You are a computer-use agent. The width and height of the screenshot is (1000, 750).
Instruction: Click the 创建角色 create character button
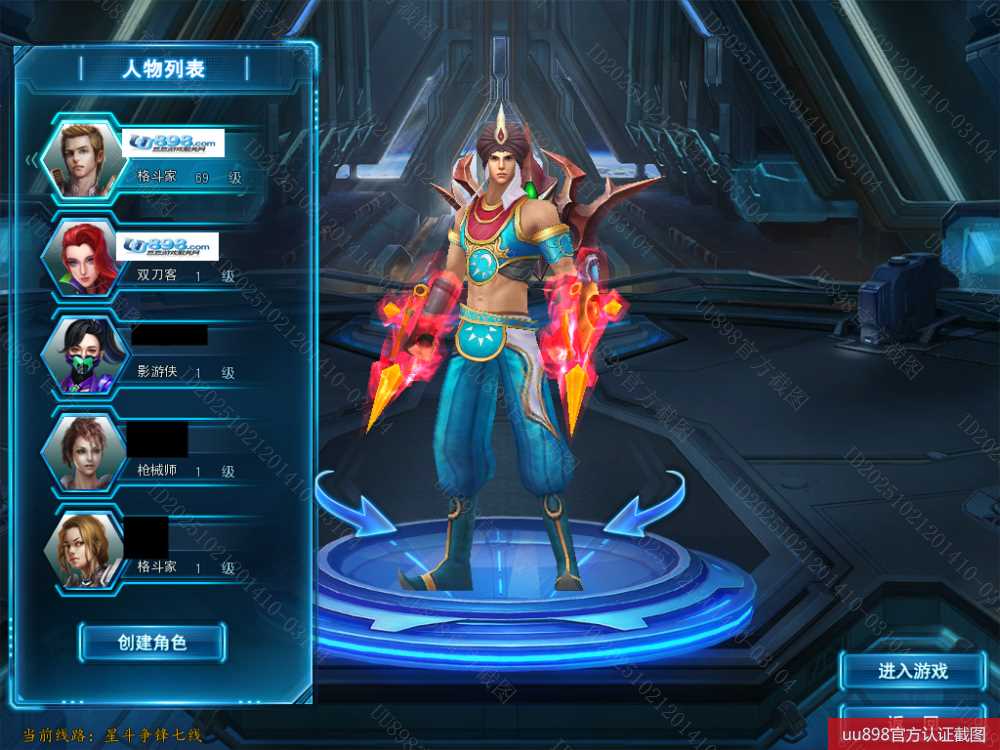click(152, 642)
